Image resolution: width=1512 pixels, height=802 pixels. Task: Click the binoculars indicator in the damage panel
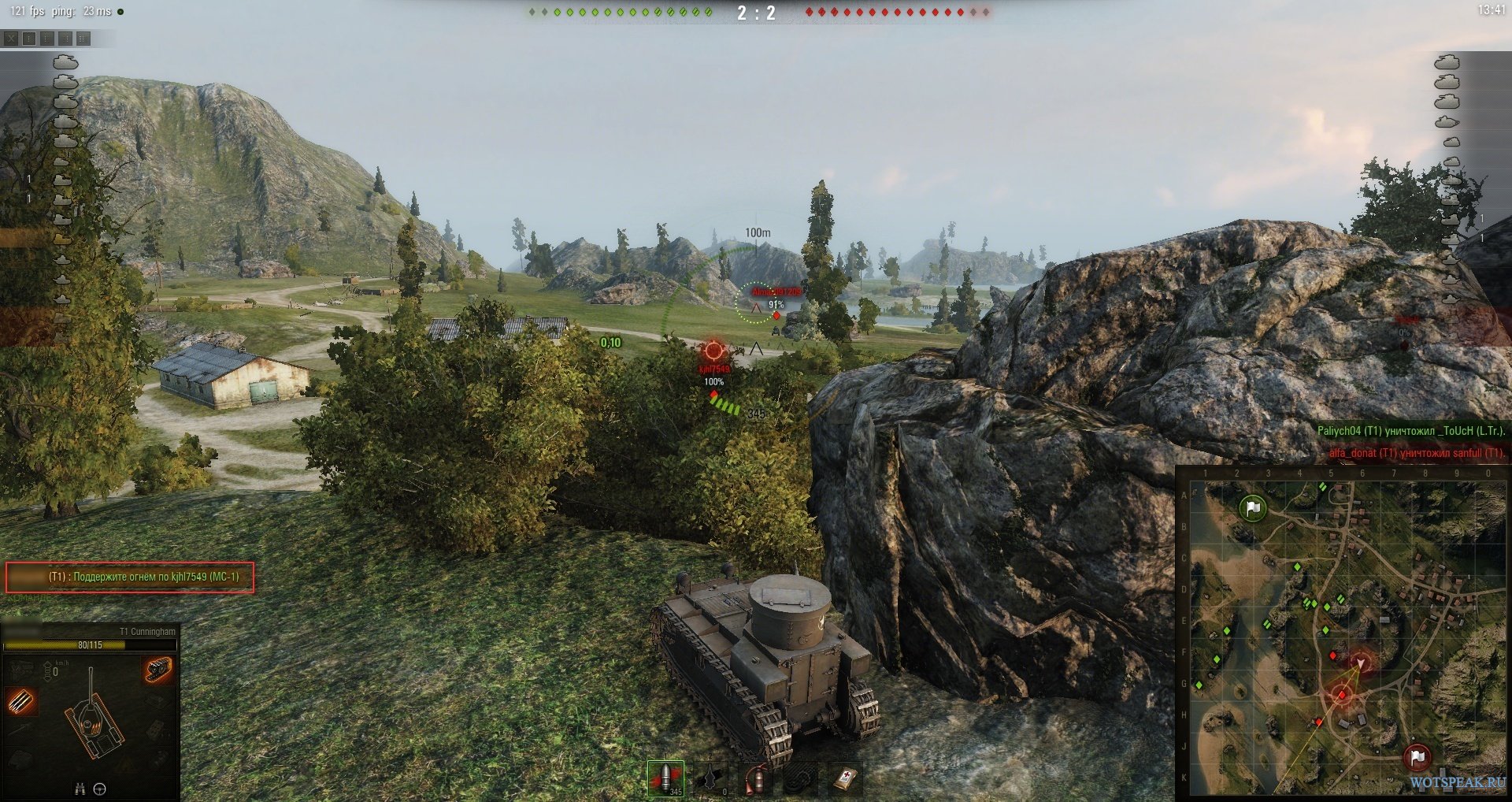pos(80,789)
